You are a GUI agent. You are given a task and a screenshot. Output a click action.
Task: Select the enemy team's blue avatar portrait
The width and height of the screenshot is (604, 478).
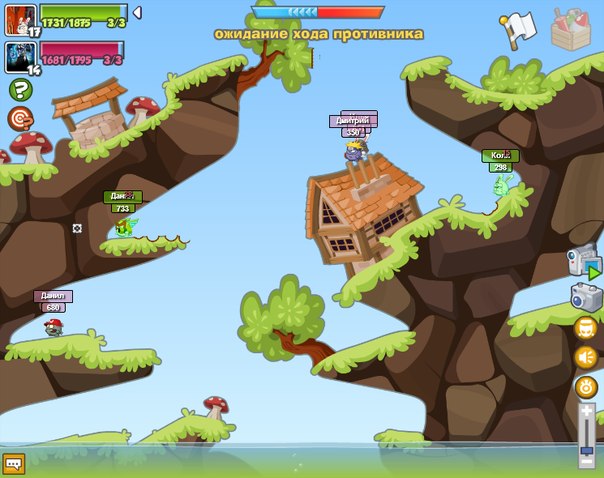[x=20, y=54]
